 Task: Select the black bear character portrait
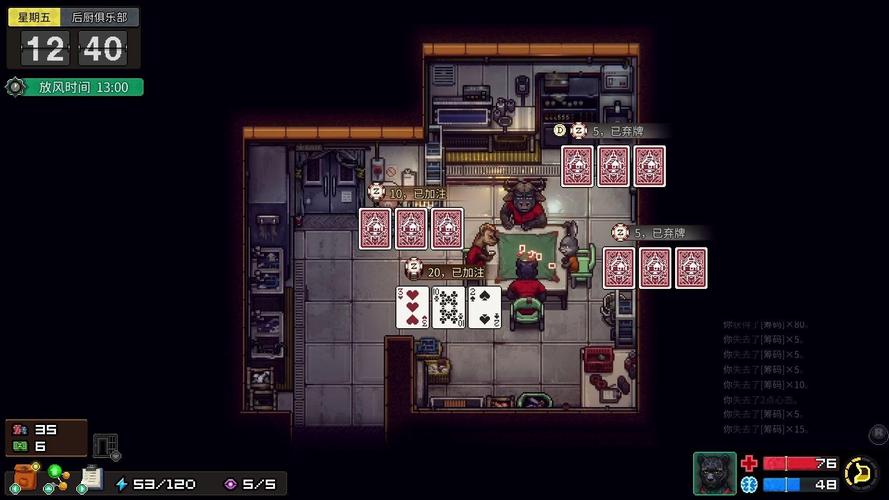(x=714, y=472)
